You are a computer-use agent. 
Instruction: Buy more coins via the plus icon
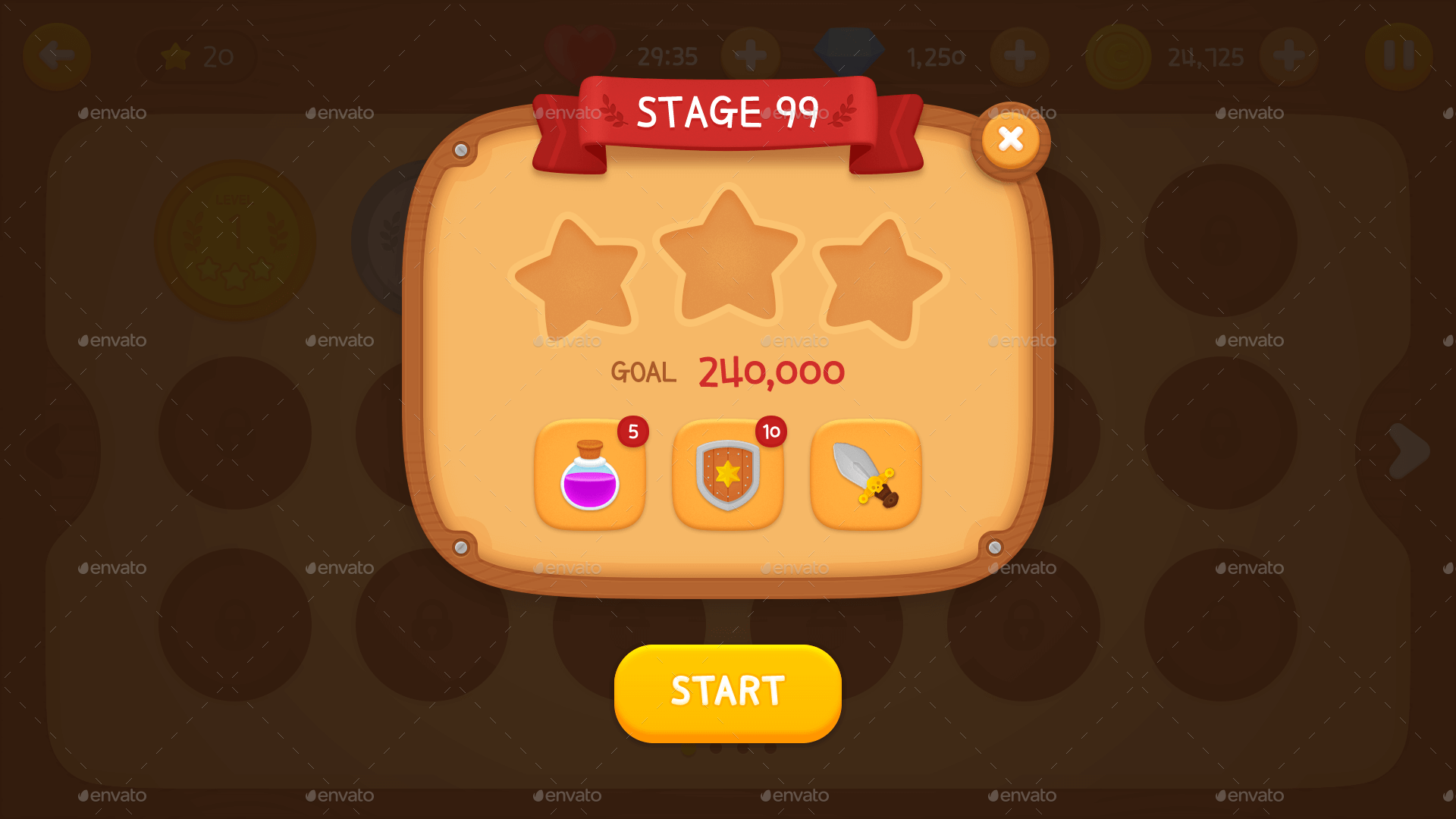(1289, 55)
